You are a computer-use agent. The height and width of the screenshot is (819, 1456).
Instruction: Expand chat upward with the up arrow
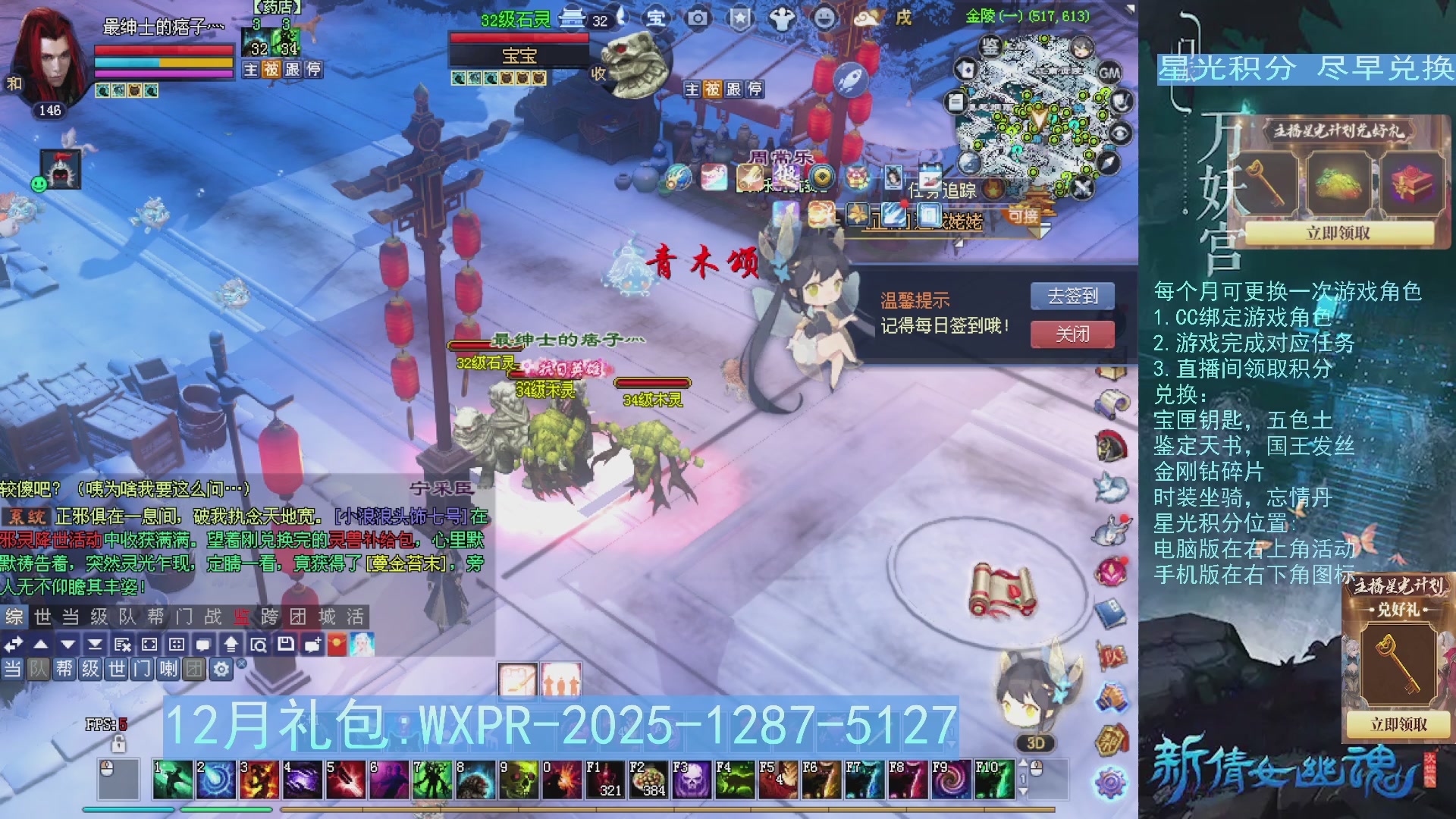pos(41,645)
